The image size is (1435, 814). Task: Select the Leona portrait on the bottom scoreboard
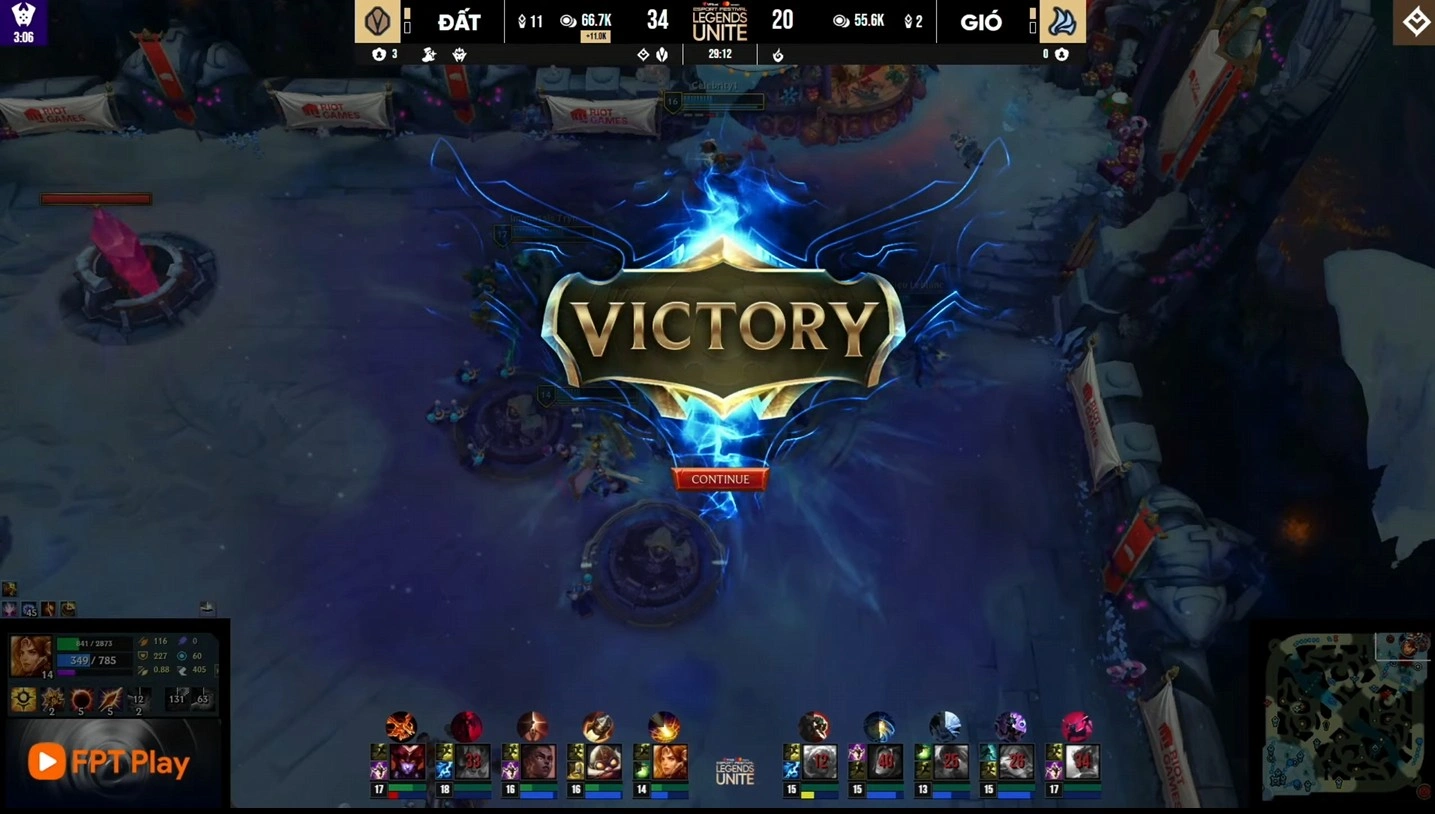[x=670, y=762]
